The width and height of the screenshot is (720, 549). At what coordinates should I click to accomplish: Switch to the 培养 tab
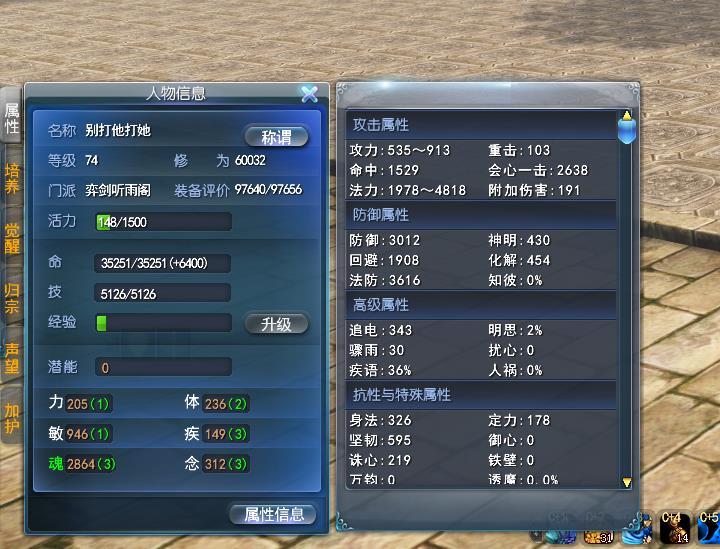click(x=12, y=178)
